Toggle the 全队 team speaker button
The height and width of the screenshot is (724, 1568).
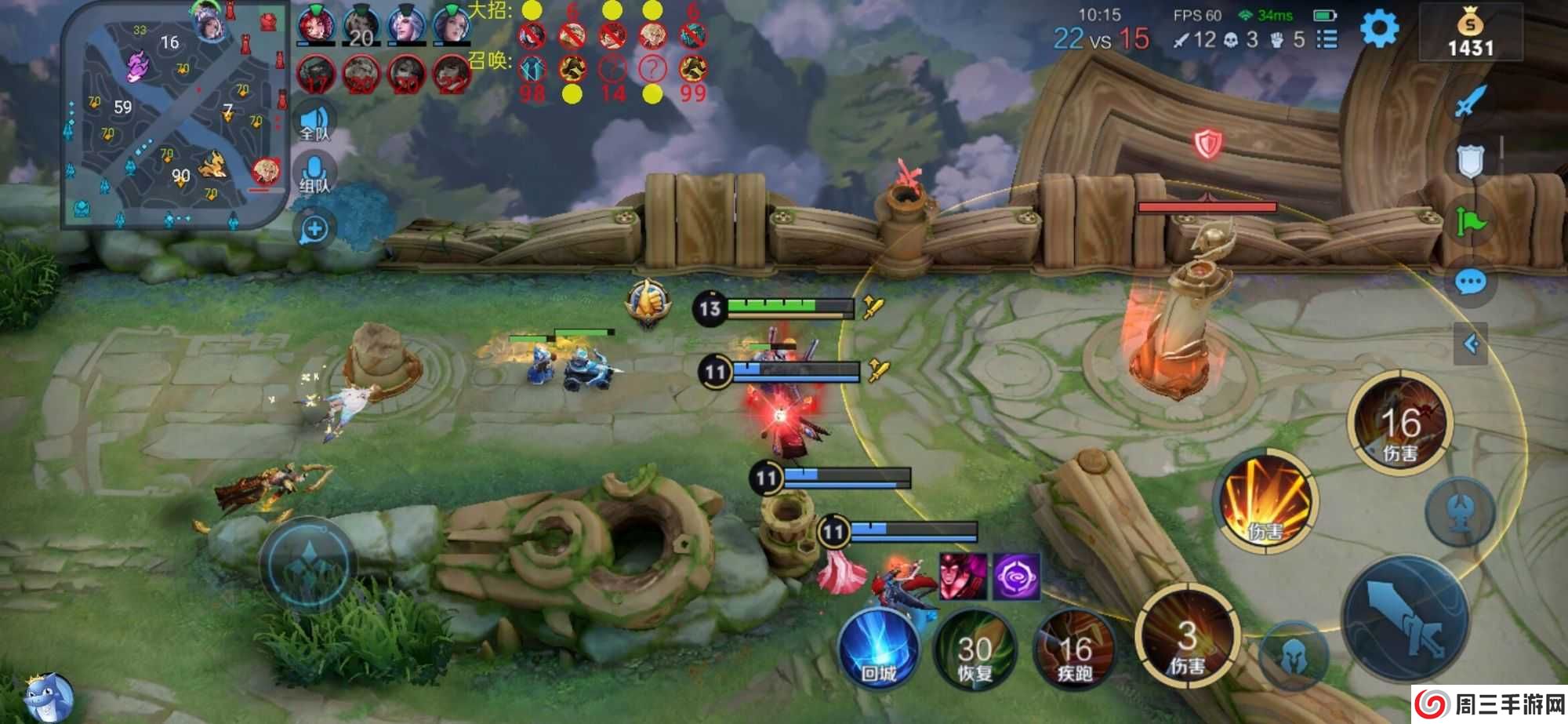pyautogui.click(x=314, y=123)
